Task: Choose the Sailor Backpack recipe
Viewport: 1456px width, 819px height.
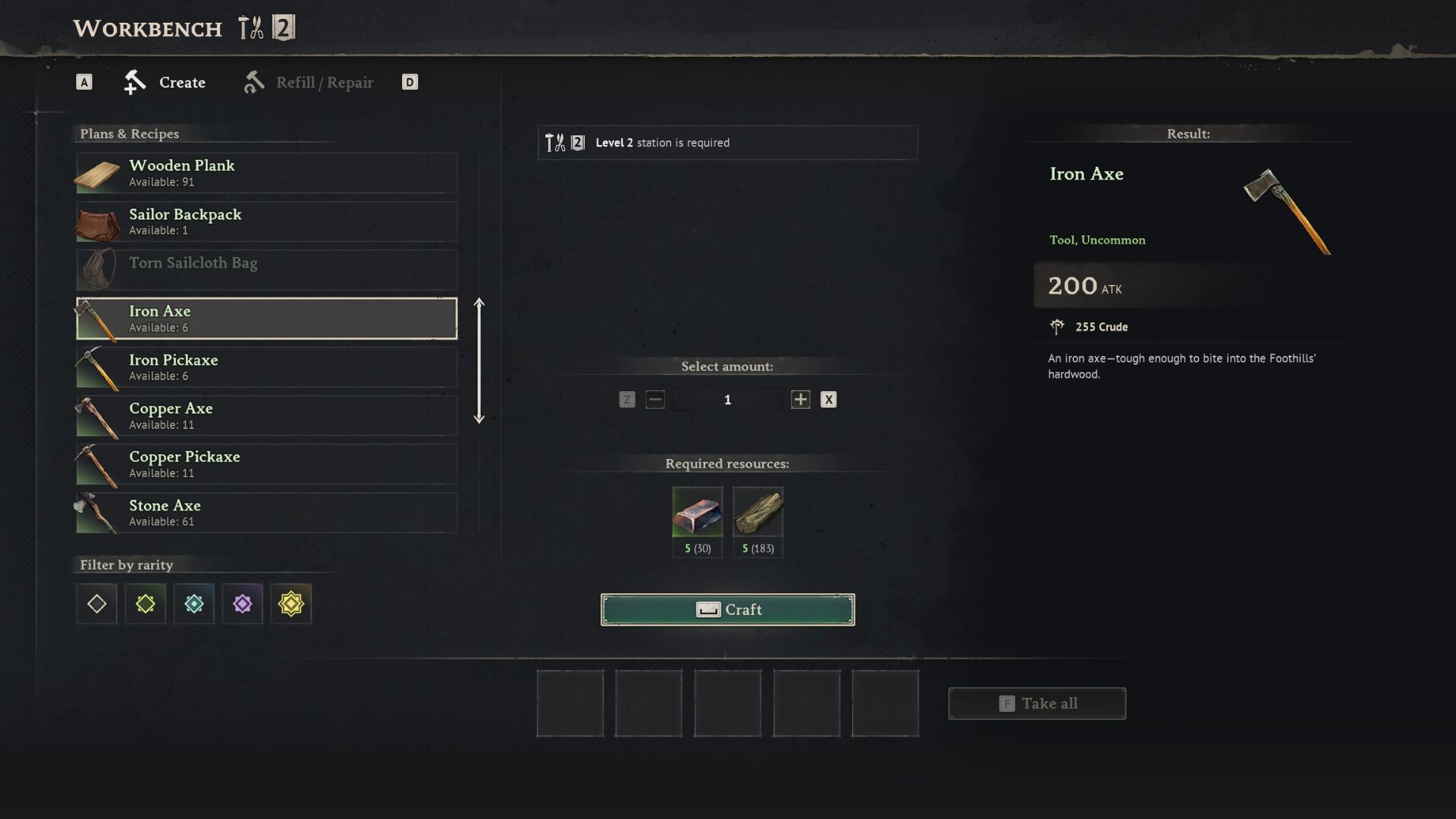Action: 266,222
